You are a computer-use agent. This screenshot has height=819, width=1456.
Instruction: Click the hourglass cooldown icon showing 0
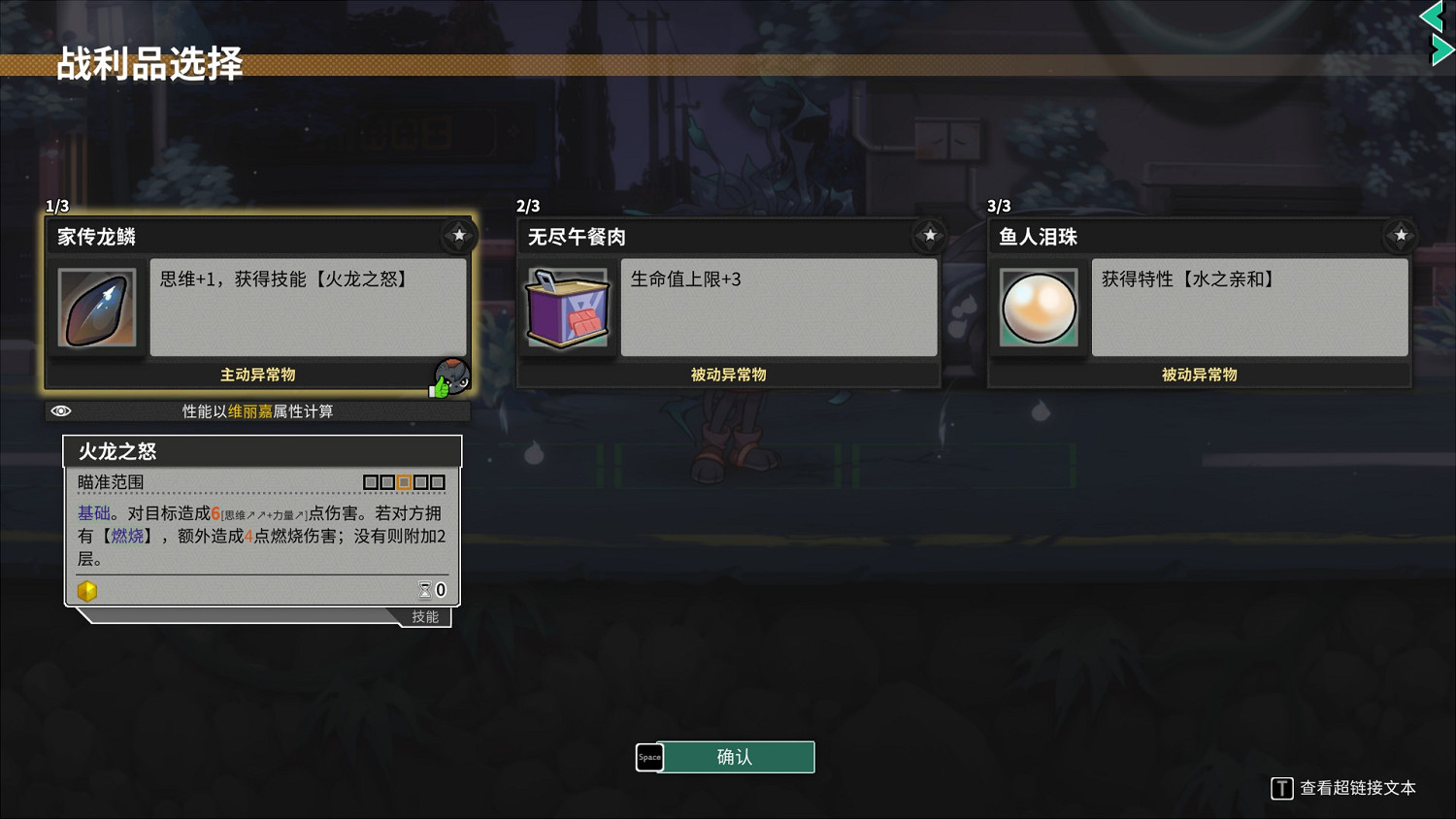pyautogui.click(x=426, y=589)
